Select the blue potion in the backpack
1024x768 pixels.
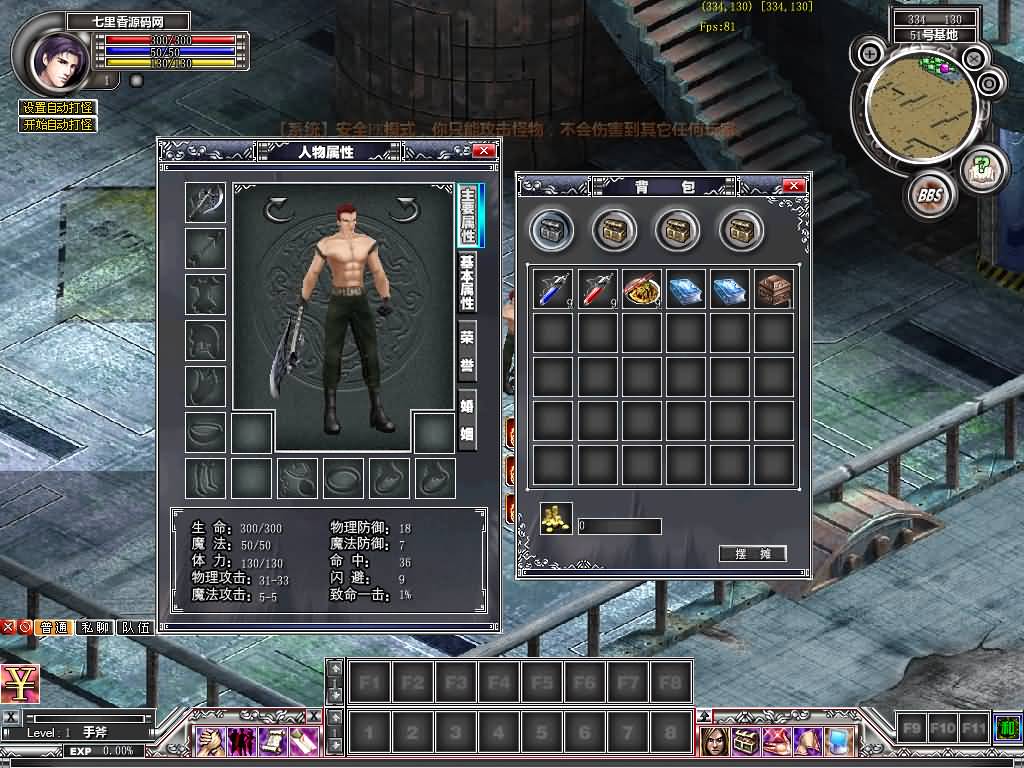(552, 289)
